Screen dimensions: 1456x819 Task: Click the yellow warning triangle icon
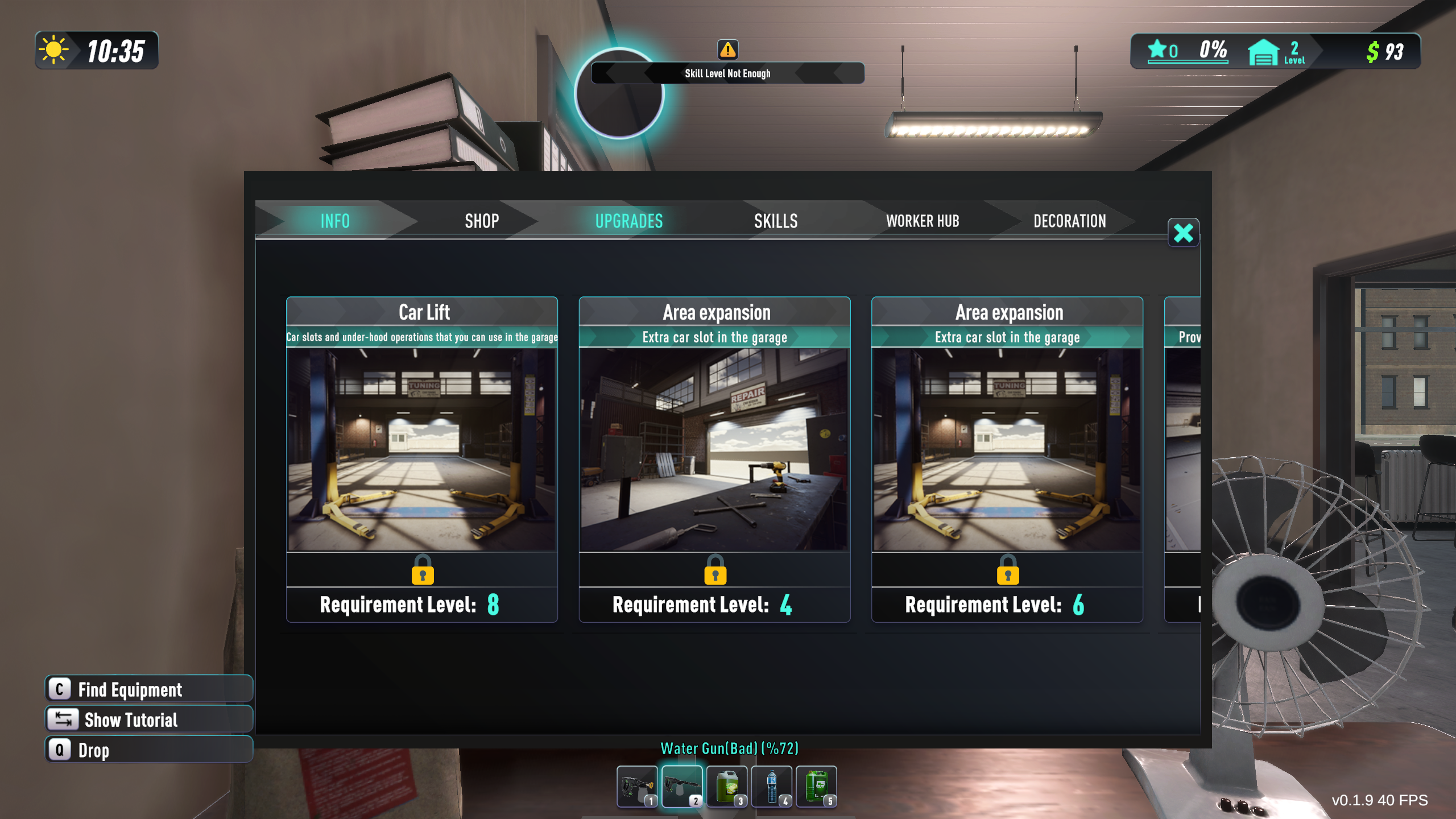coord(728,50)
